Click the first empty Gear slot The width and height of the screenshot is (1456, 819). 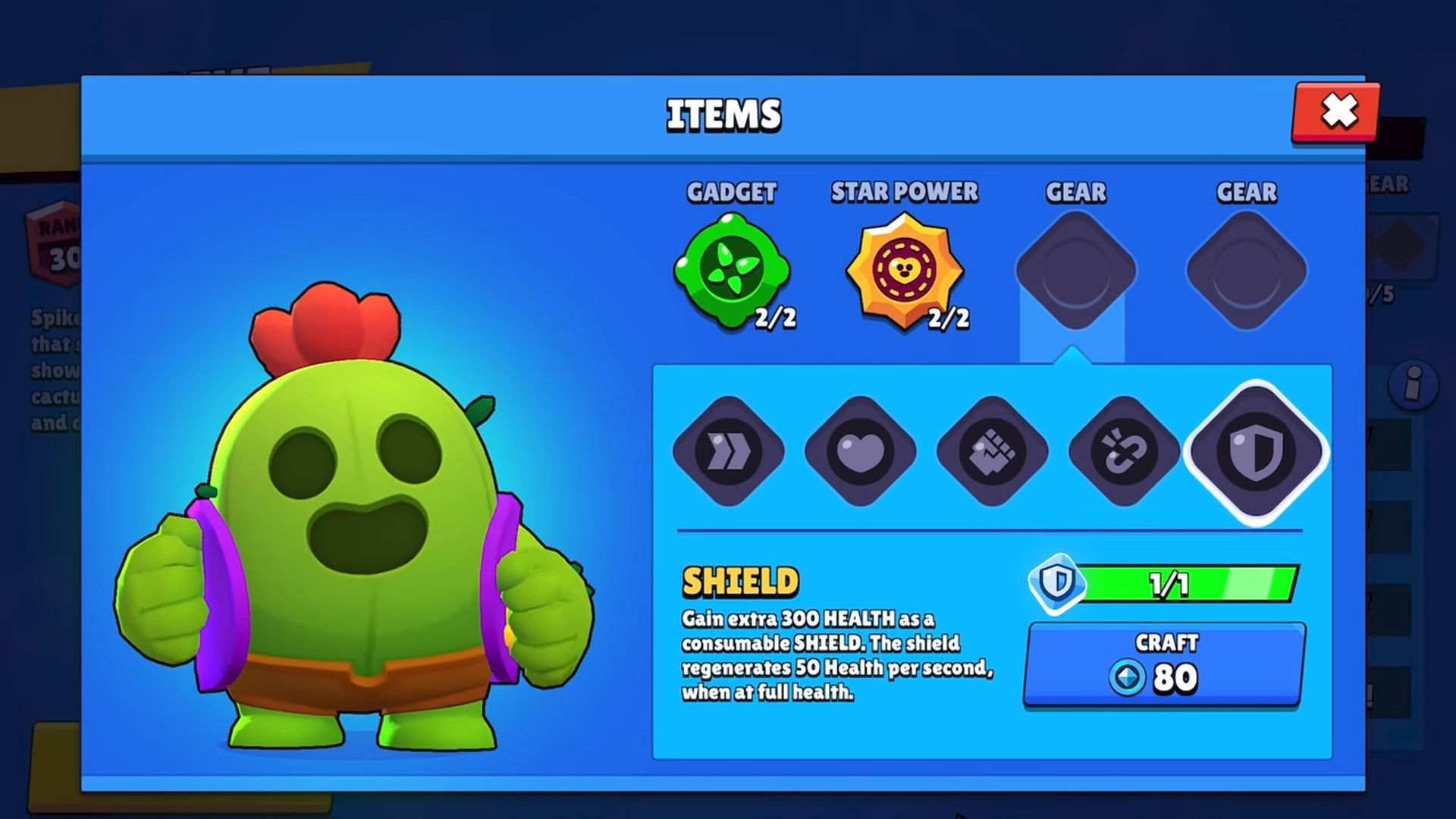(x=1075, y=269)
